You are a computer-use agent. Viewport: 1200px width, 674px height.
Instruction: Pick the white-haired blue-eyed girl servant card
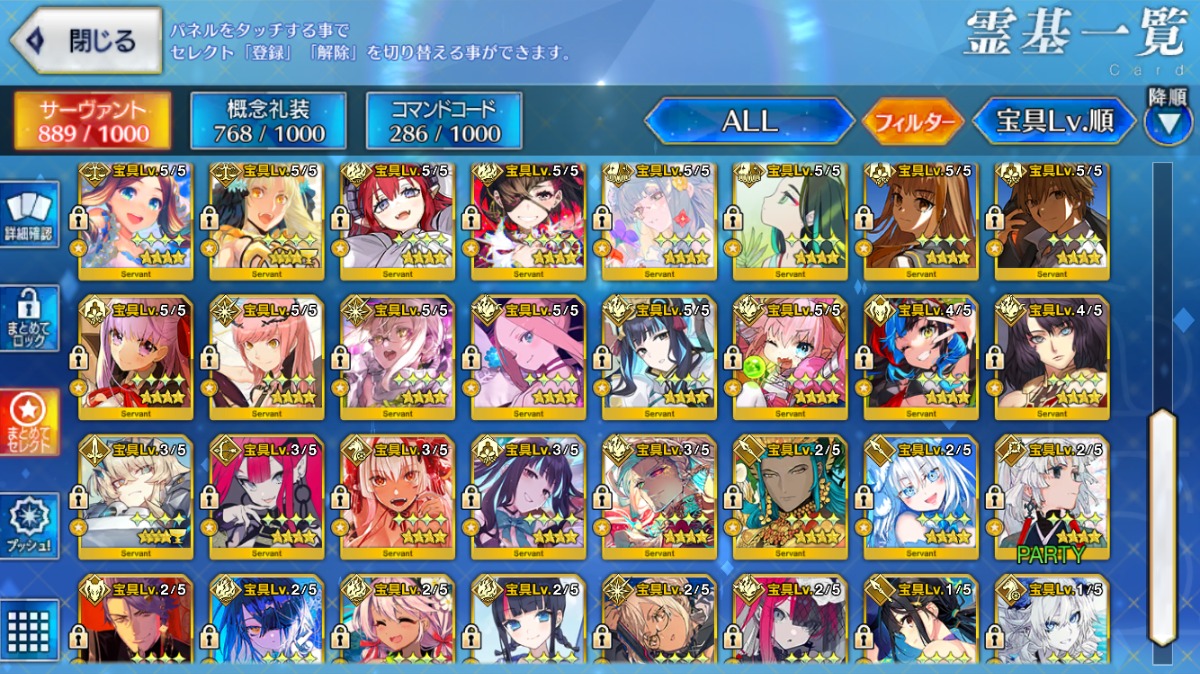[x=921, y=498]
